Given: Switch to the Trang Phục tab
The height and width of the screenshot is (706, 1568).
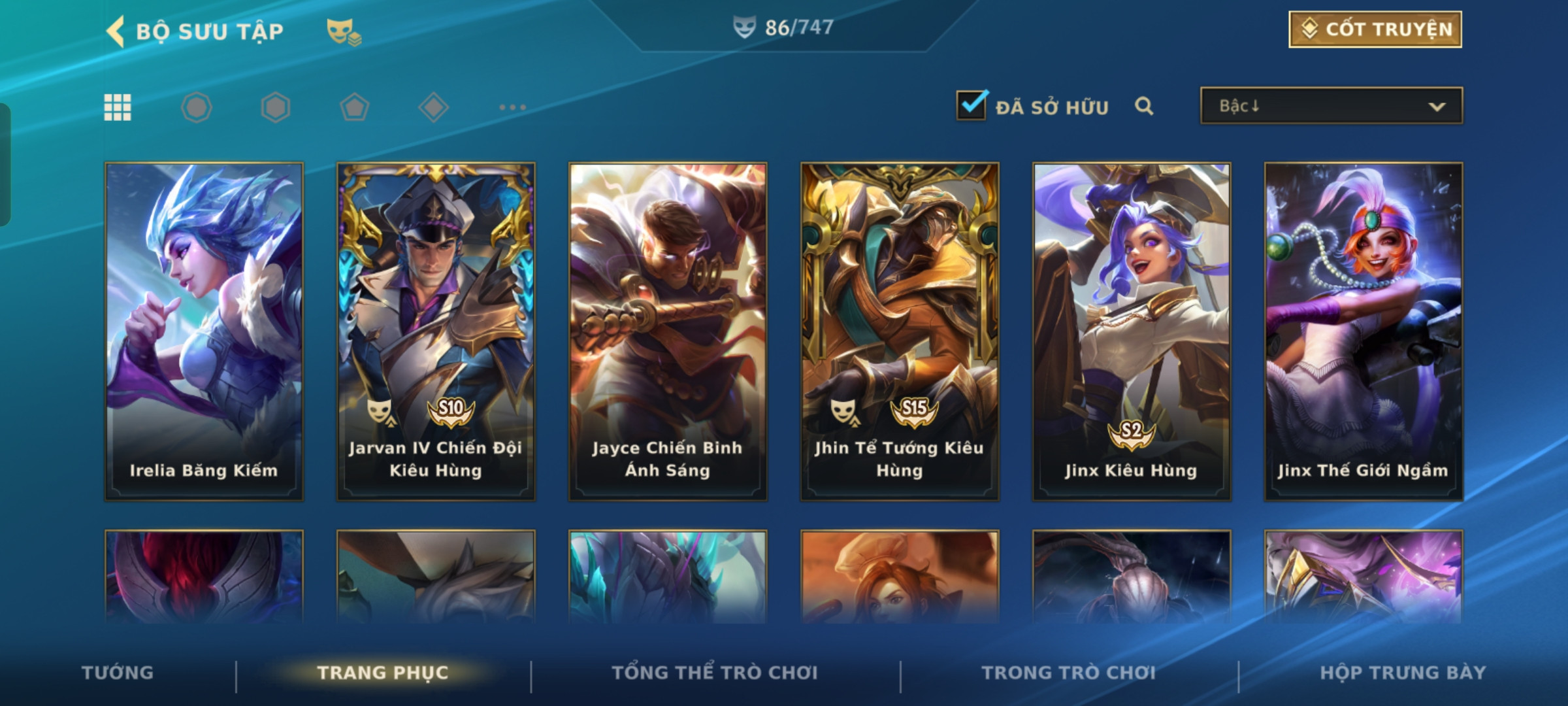Looking at the screenshot, I should pyautogui.click(x=383, y=673).
